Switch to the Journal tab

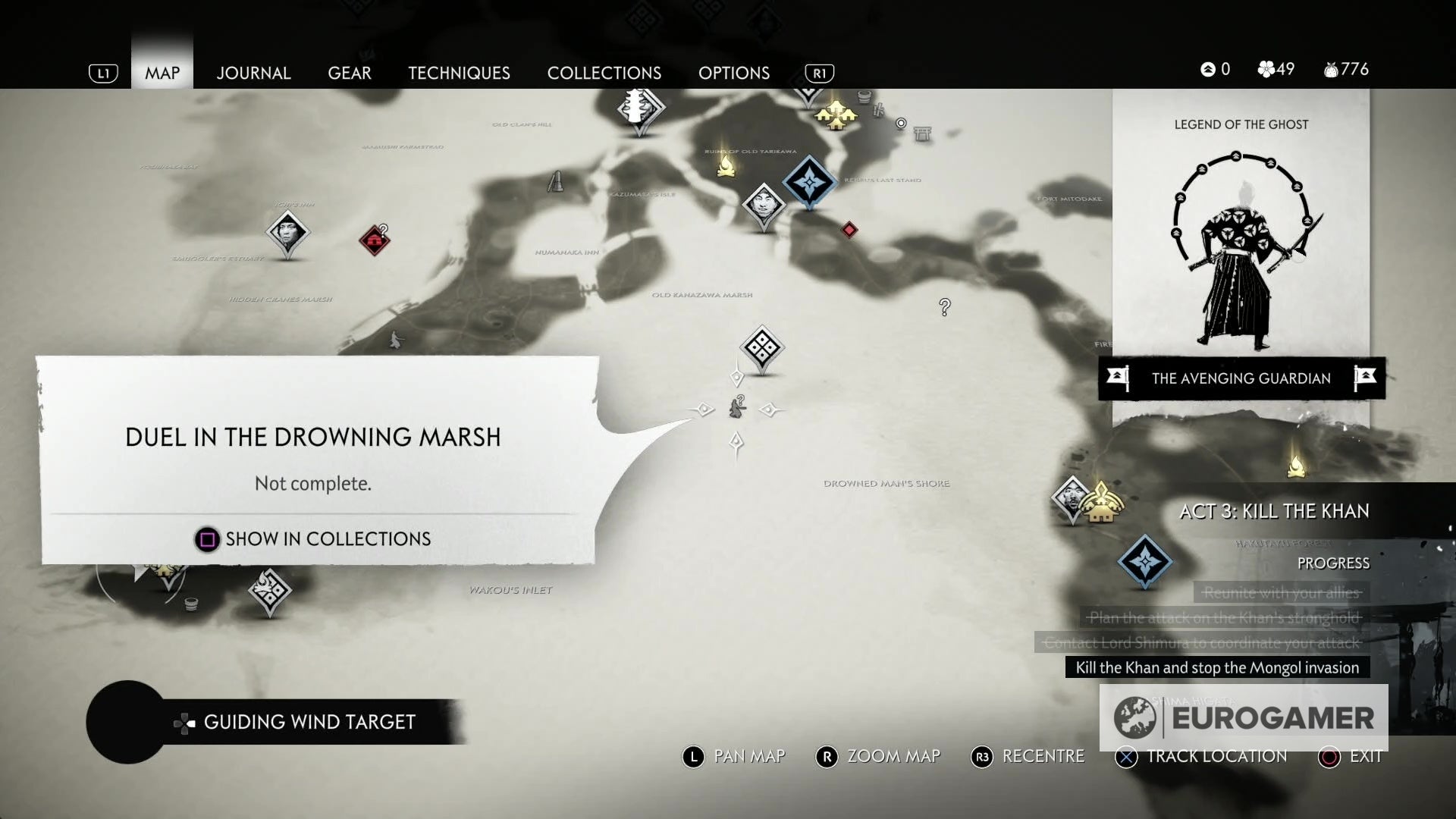(x=253, y=73)
